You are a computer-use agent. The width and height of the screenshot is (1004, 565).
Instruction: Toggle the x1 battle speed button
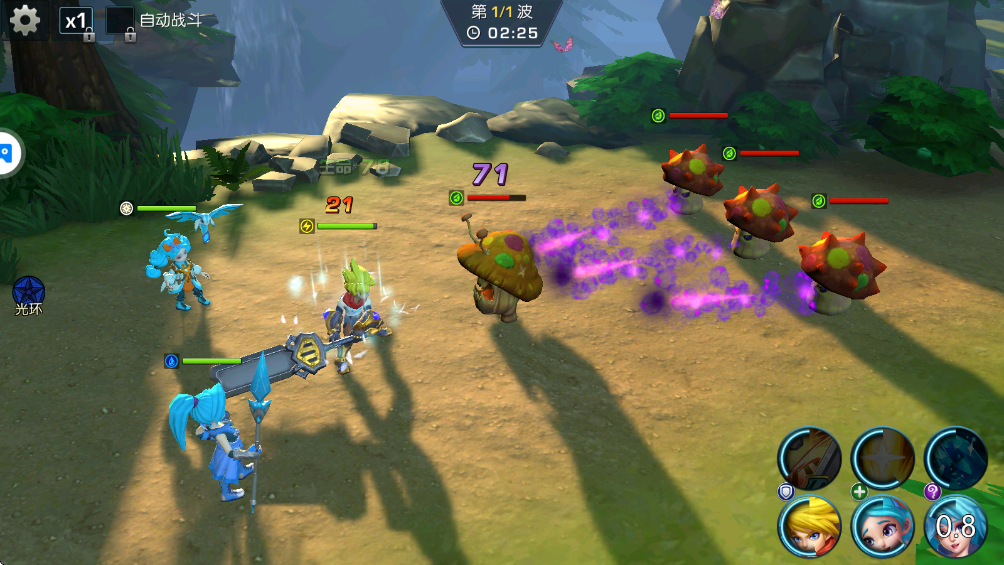(x=76, y=21)
